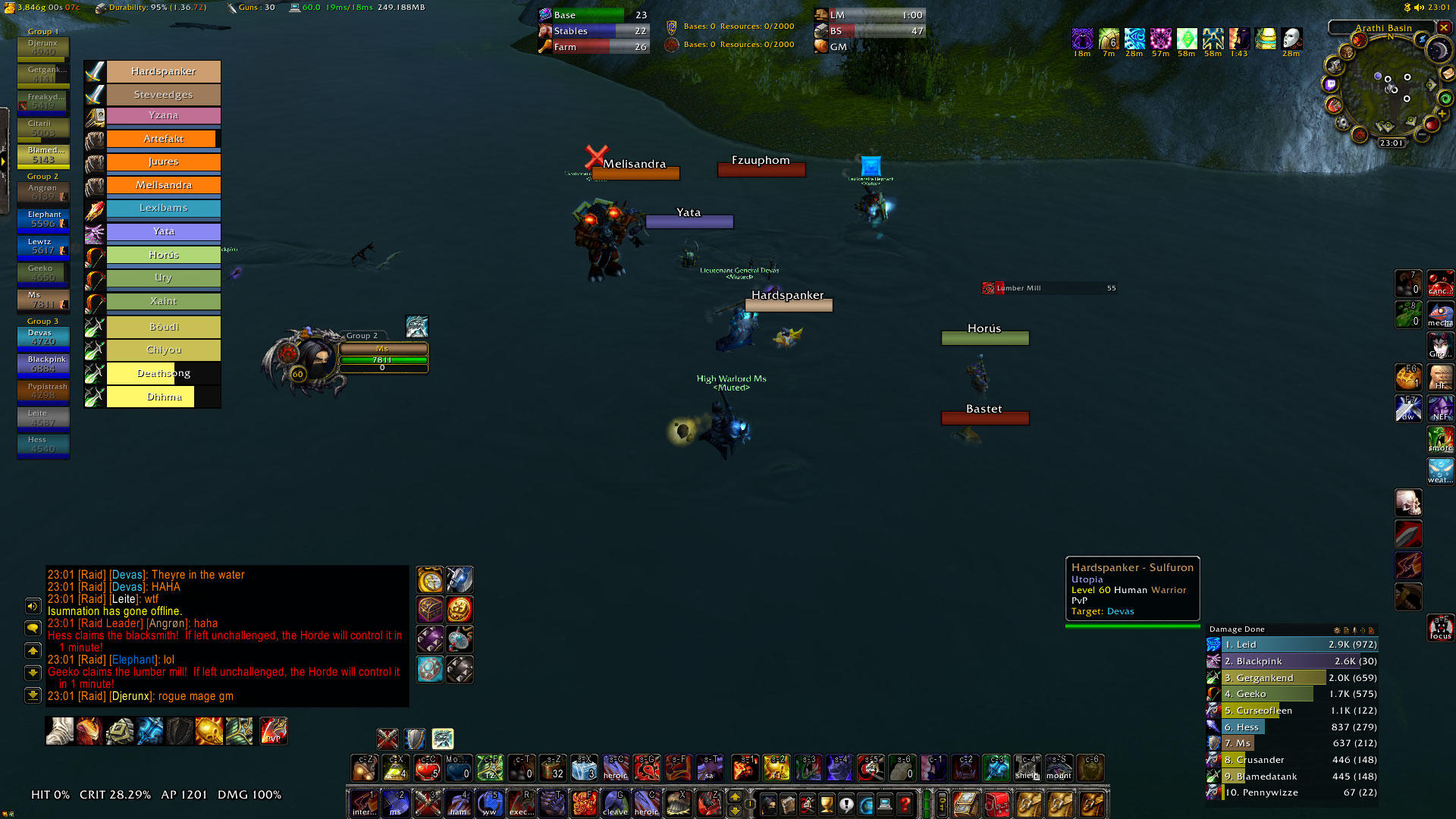Select Dhhma at the bottom of the enemy list
The width and height of the screenshot is (1456, 819).
coord(163,397)
